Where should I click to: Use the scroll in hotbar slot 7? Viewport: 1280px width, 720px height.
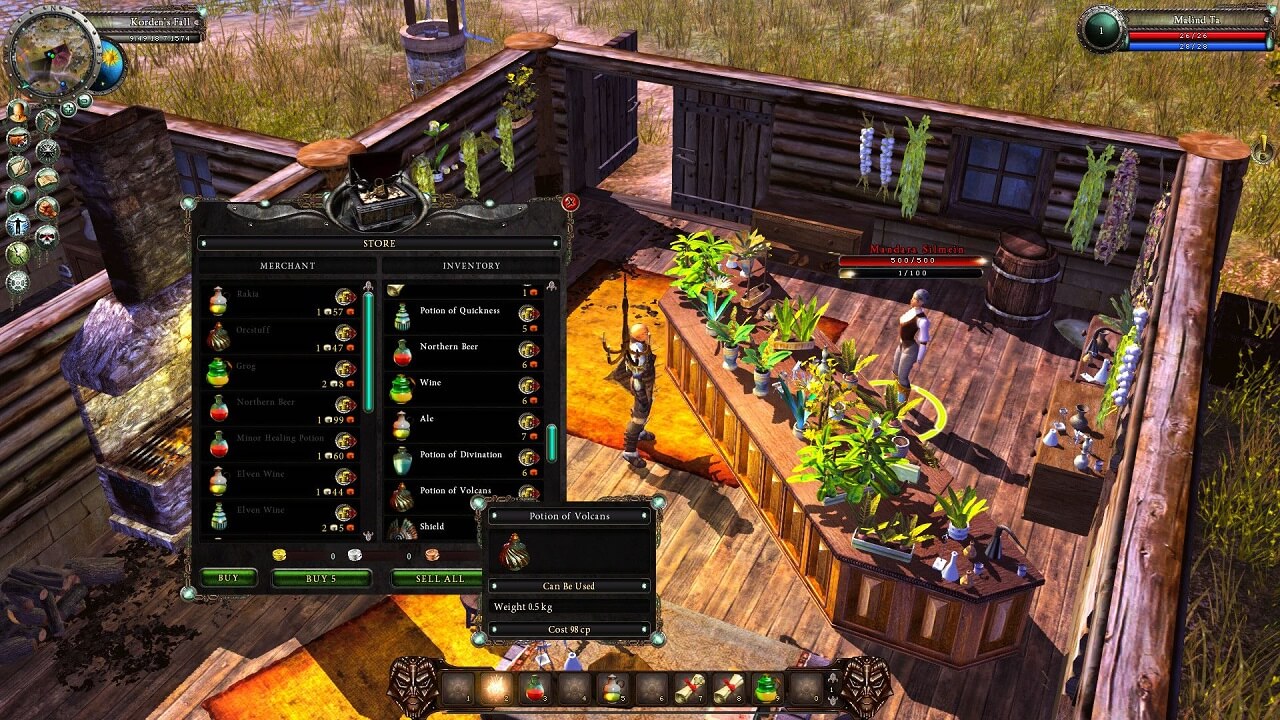pos(689,687)
